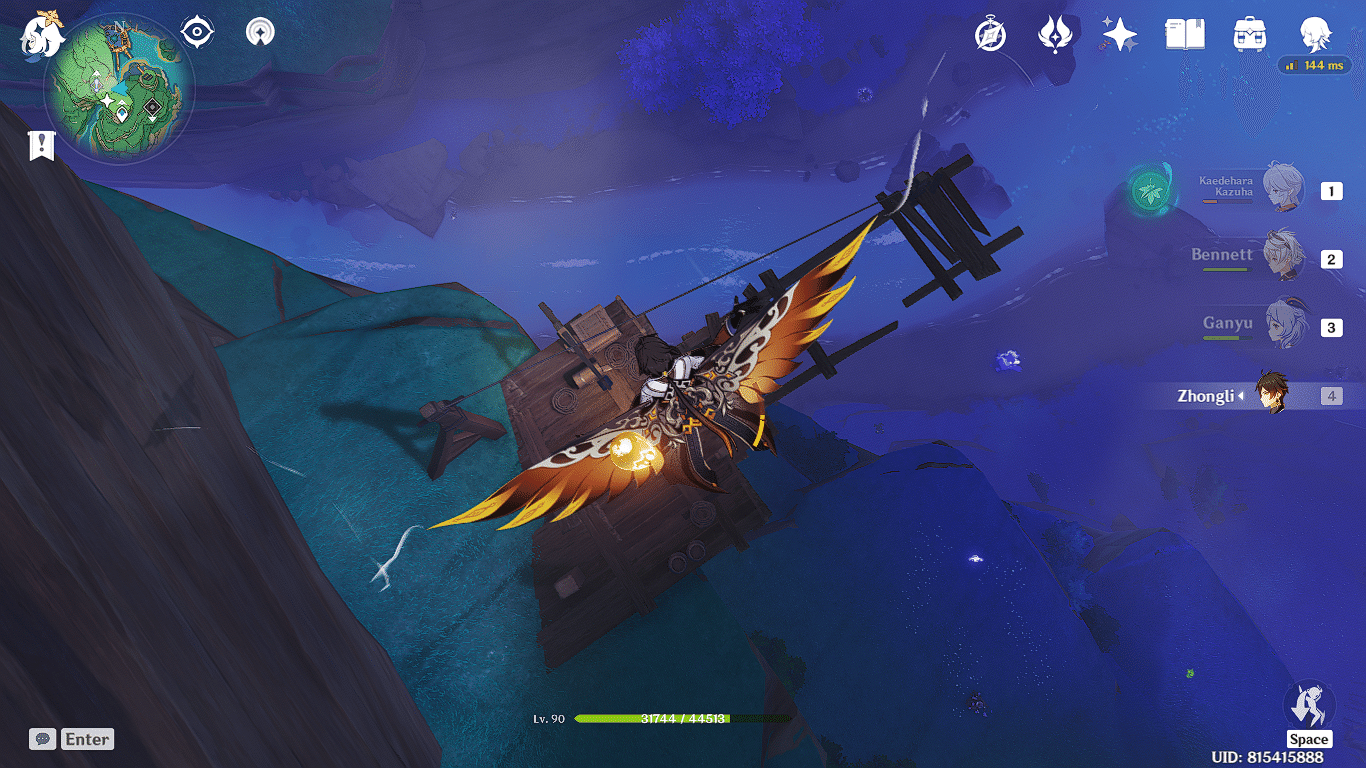Open the Battle Pass icon
This screenshot has height=768, width=1366.
coord(1054,35)
